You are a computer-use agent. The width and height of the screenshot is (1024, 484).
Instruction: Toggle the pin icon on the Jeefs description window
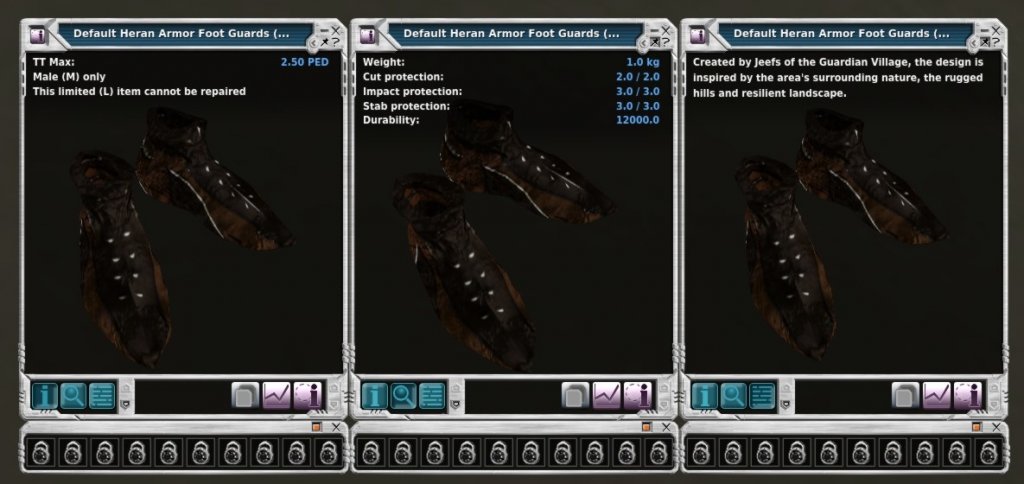click(985, 42)
